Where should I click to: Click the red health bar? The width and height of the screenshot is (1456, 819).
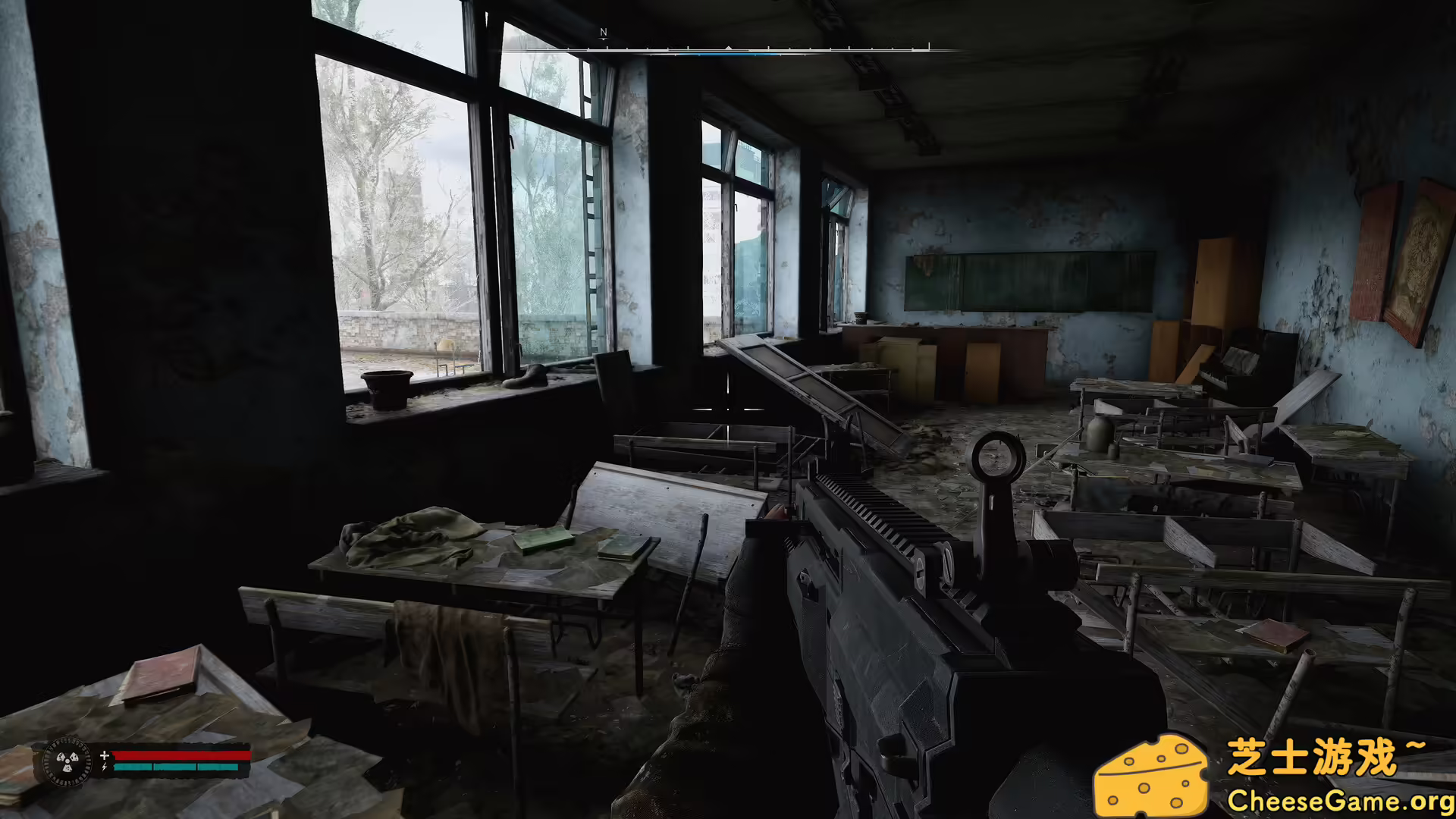182,757
